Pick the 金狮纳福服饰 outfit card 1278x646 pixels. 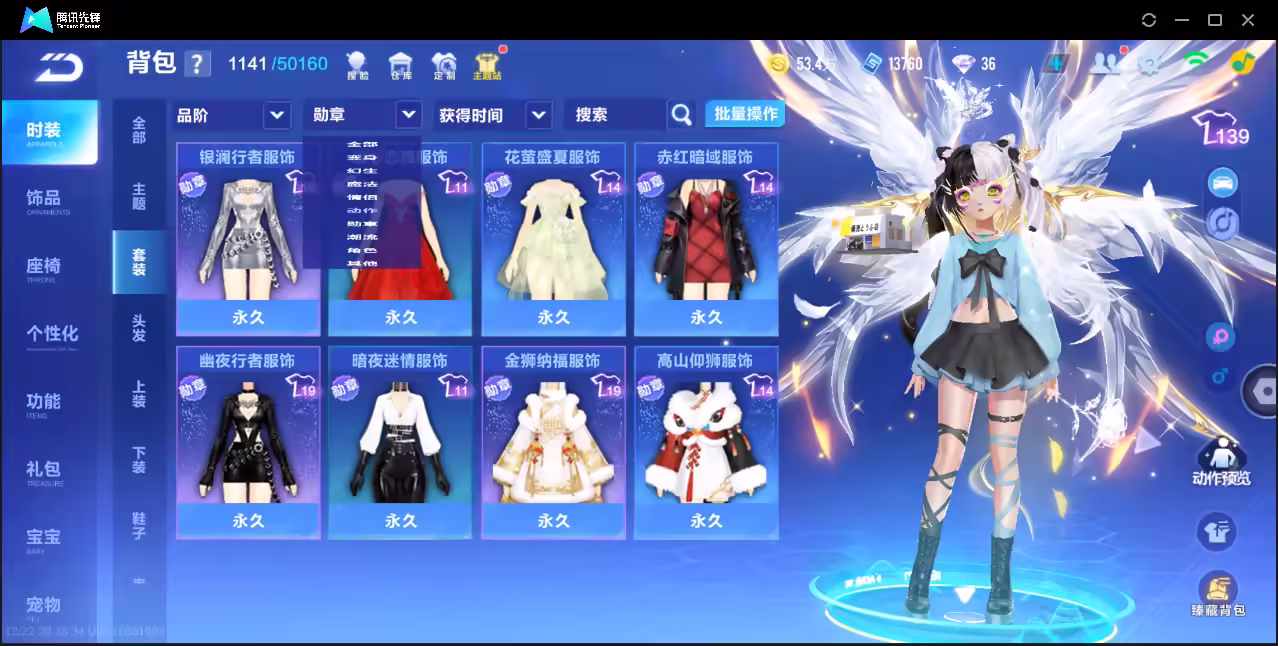[x=553, y=441]
